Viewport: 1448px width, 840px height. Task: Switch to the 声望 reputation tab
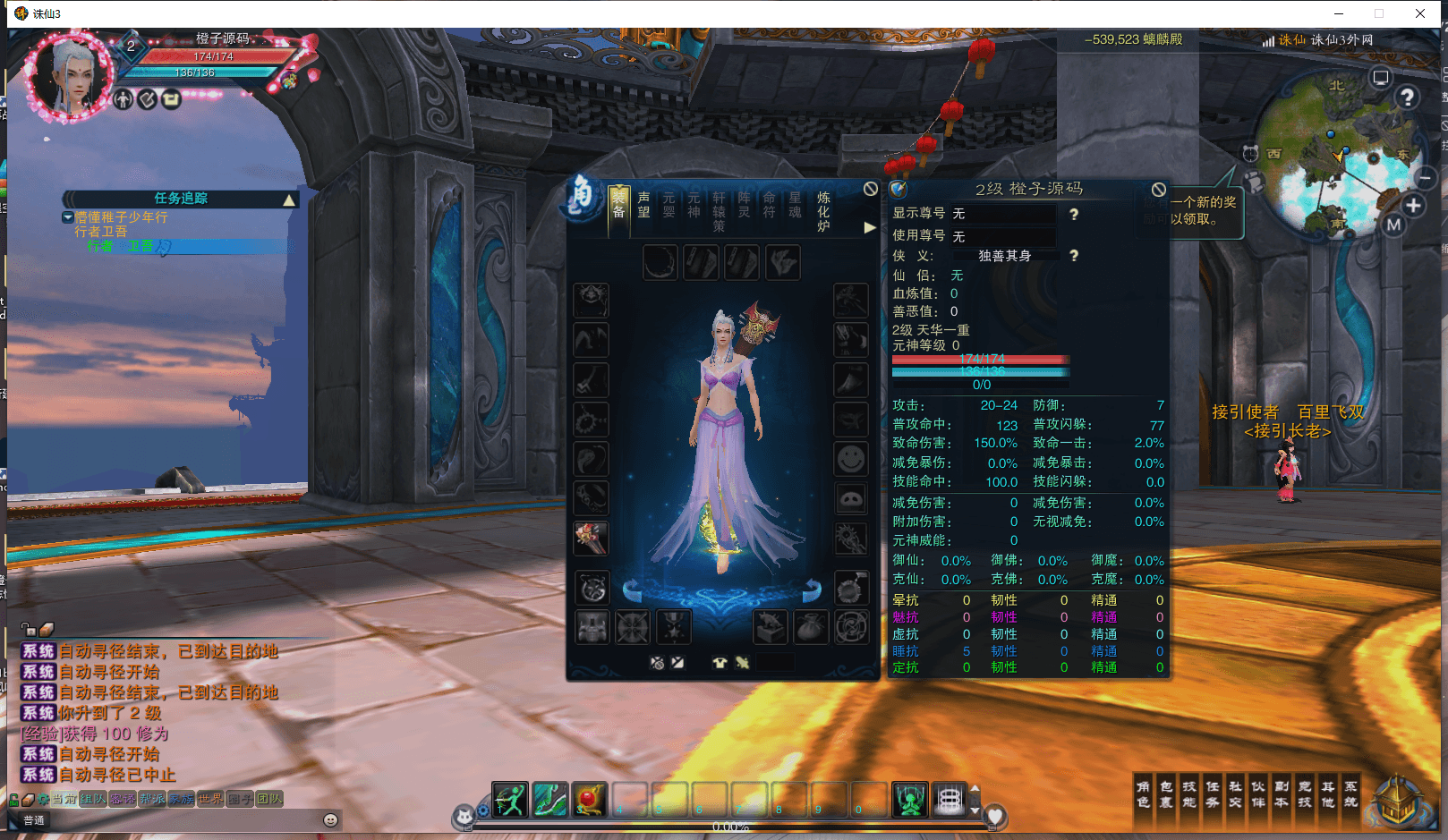(x=643, y=205)
